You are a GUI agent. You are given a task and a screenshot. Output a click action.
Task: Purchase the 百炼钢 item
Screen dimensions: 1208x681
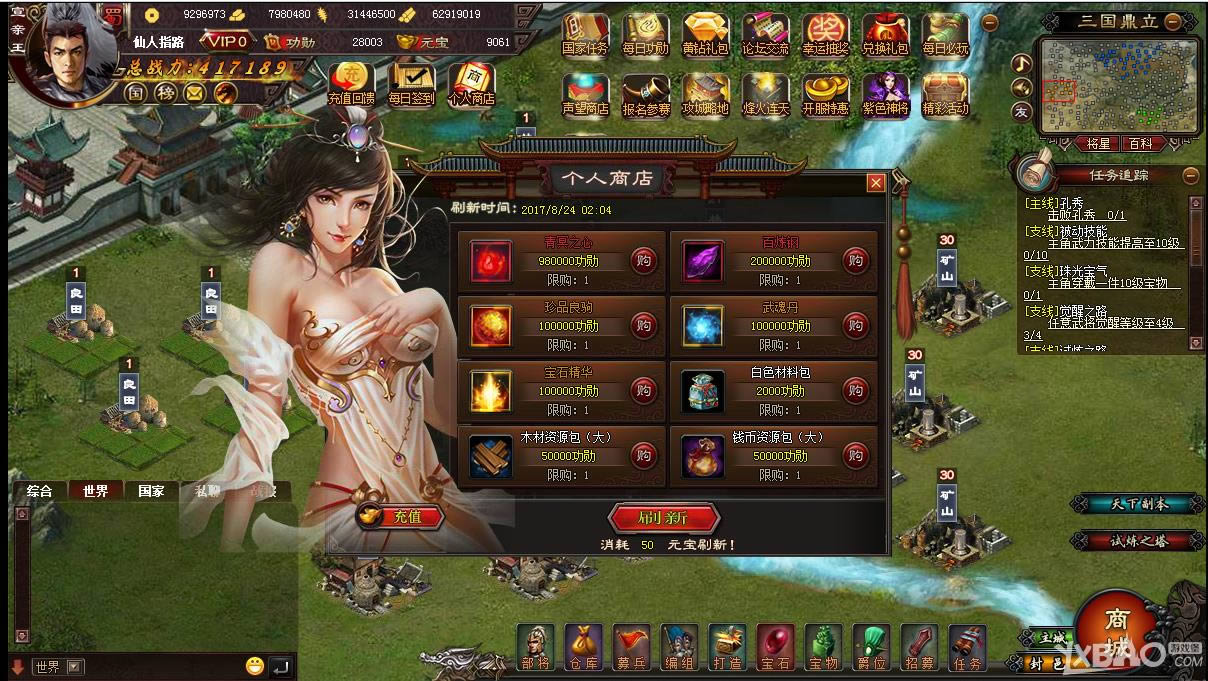[855, 261]
